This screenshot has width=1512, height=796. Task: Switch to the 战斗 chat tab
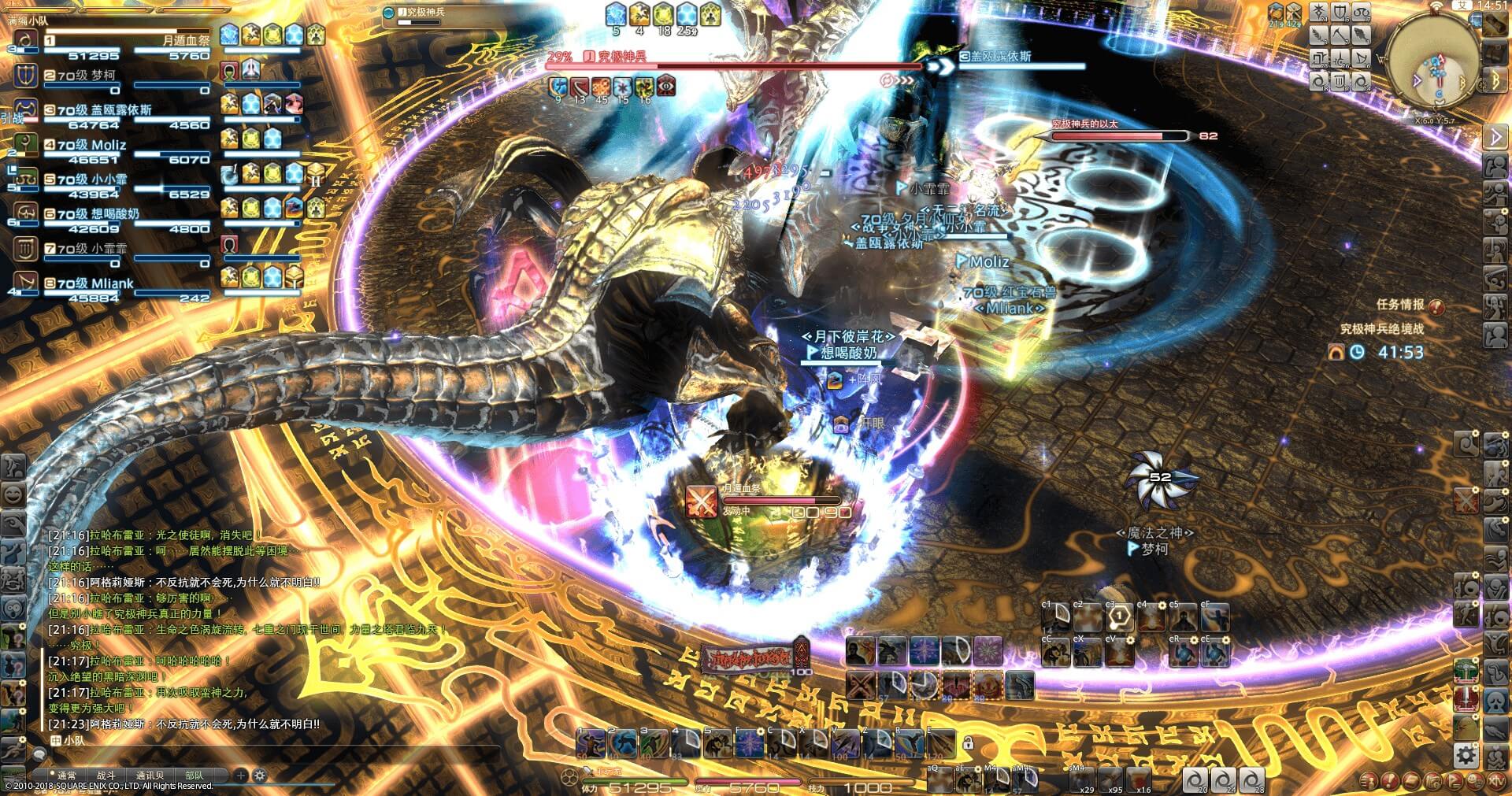pyautogui.click(x=106, y=776)
